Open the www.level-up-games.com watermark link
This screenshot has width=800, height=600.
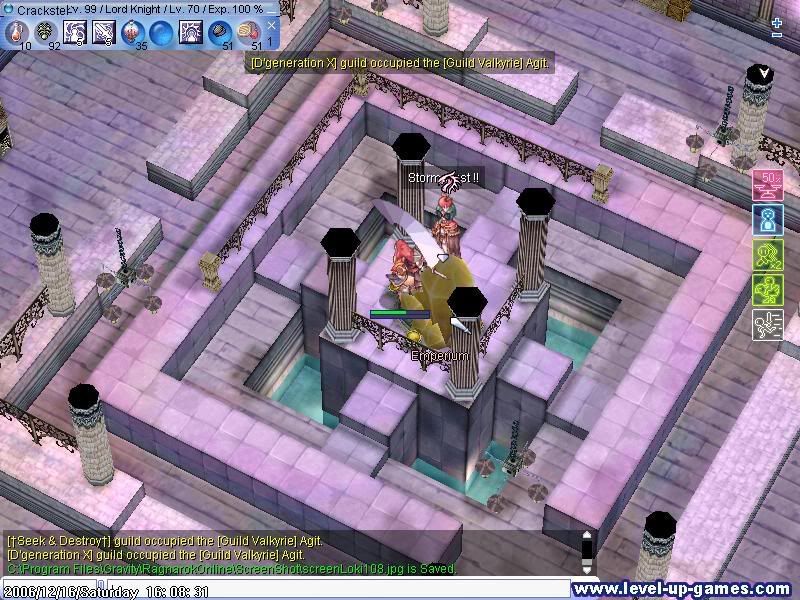coord(685,590)
